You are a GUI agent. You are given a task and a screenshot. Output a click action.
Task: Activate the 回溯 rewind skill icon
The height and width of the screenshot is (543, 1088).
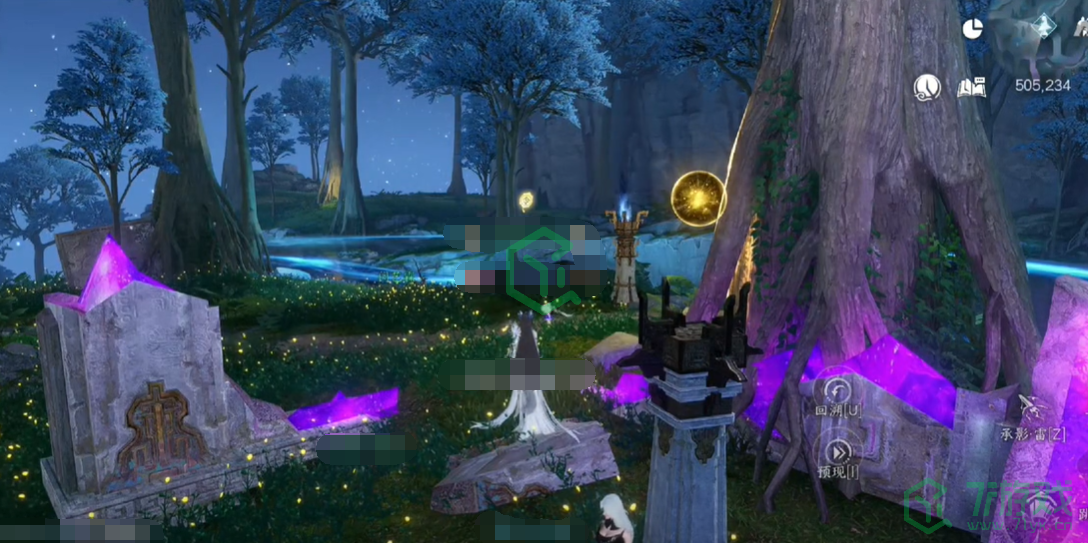click(836, 389)
